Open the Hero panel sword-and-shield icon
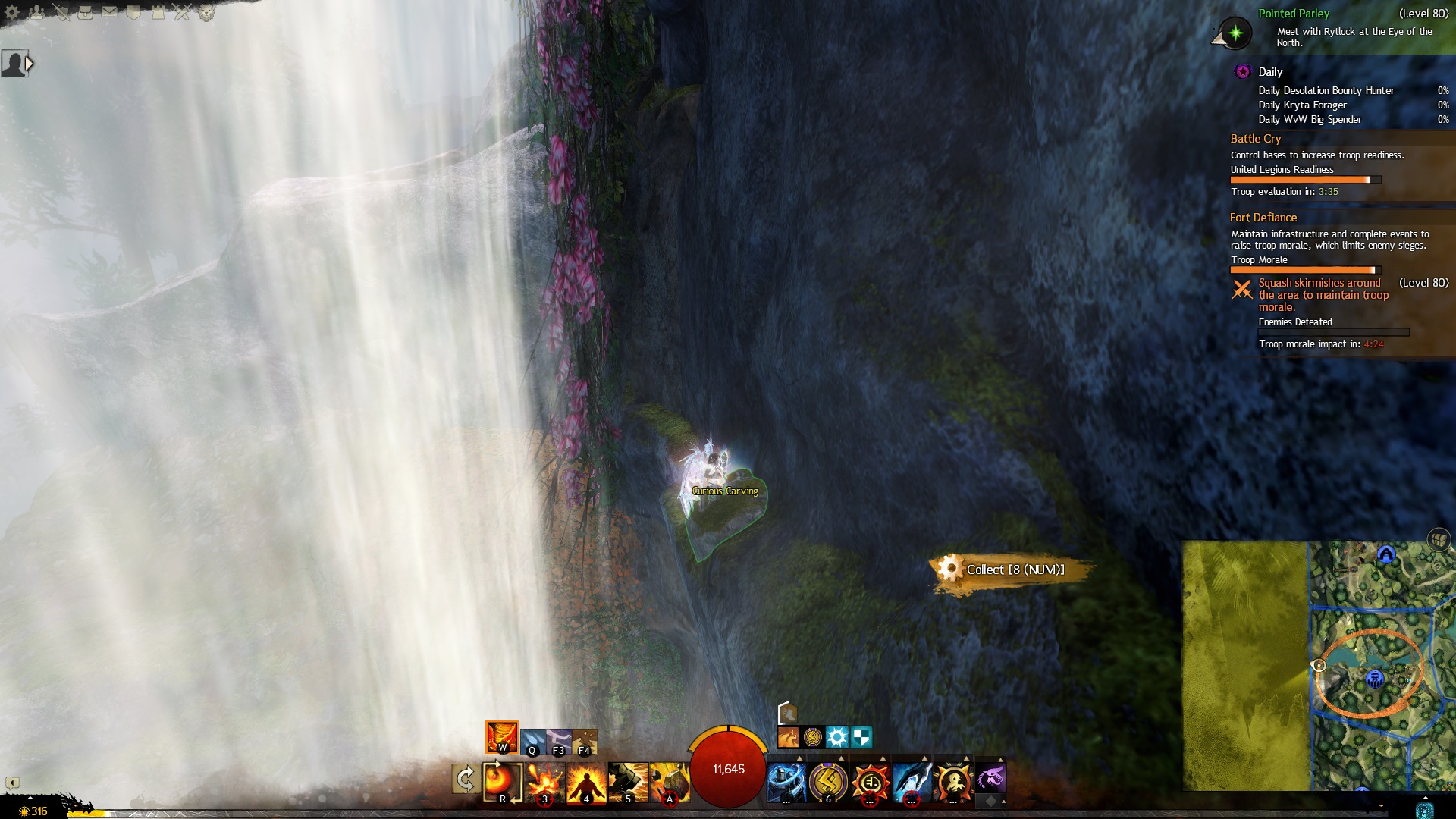Image resolution: width=1456 pixels, height=819 pixels. [x=61, y=12]
